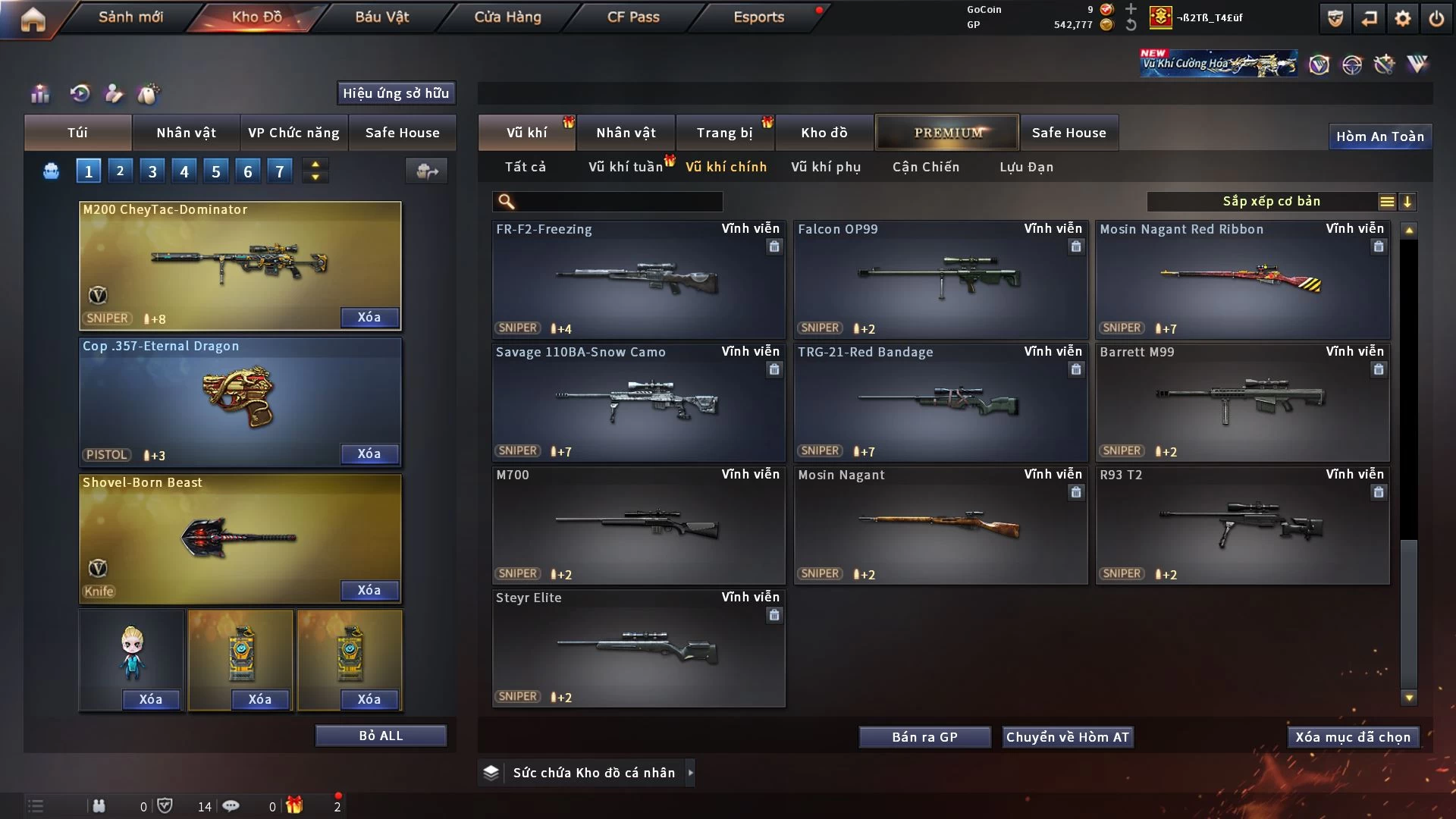1456x819 pixels.
Task: Choose bag slot number 3
Action: click(x=152, y=171)
